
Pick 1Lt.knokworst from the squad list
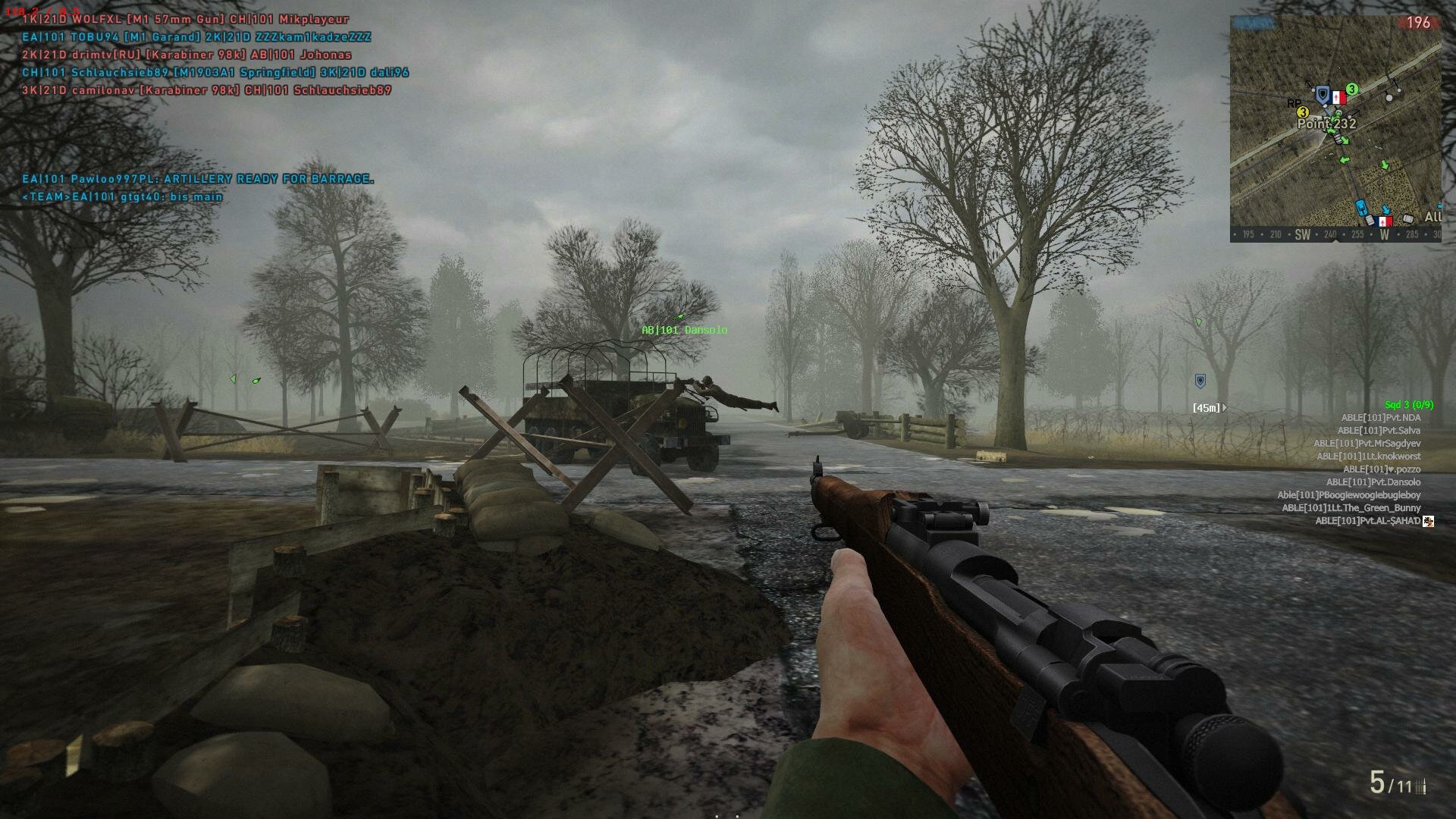click(x=1368, y=457)
